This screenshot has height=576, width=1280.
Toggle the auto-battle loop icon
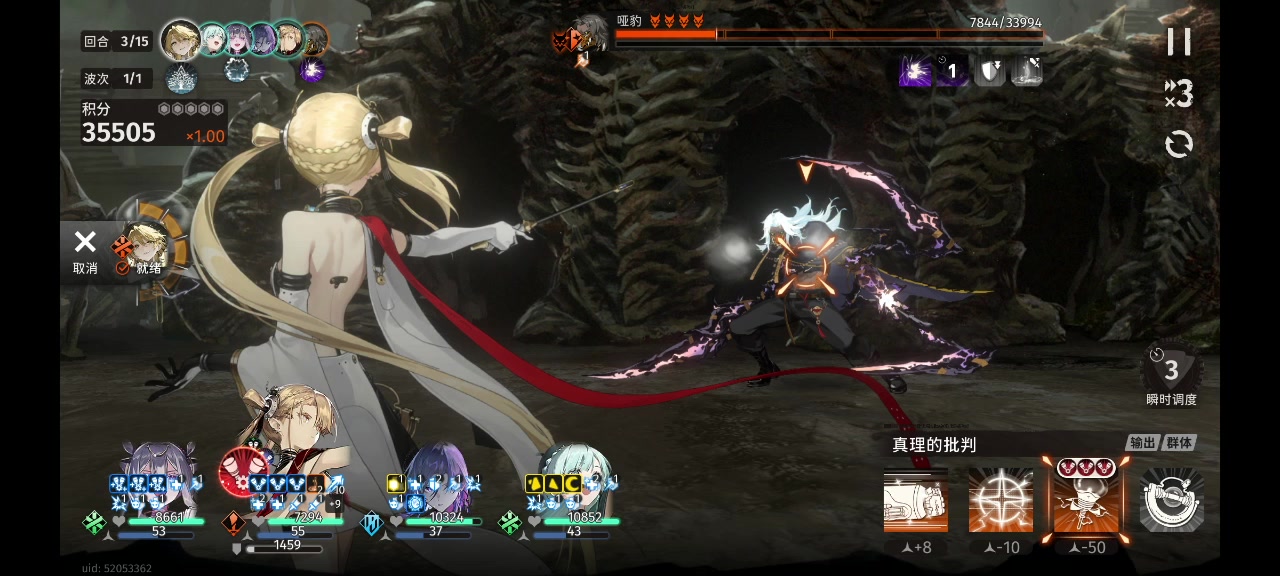click(x=1179, y=145)
